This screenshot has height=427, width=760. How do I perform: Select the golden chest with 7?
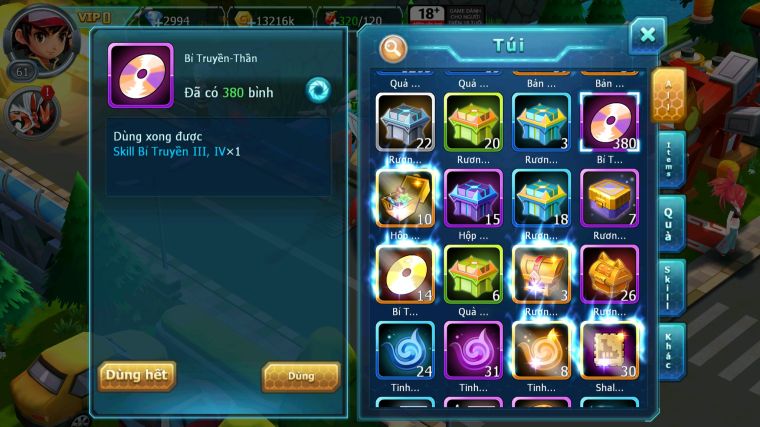click(x=608, y=198)
